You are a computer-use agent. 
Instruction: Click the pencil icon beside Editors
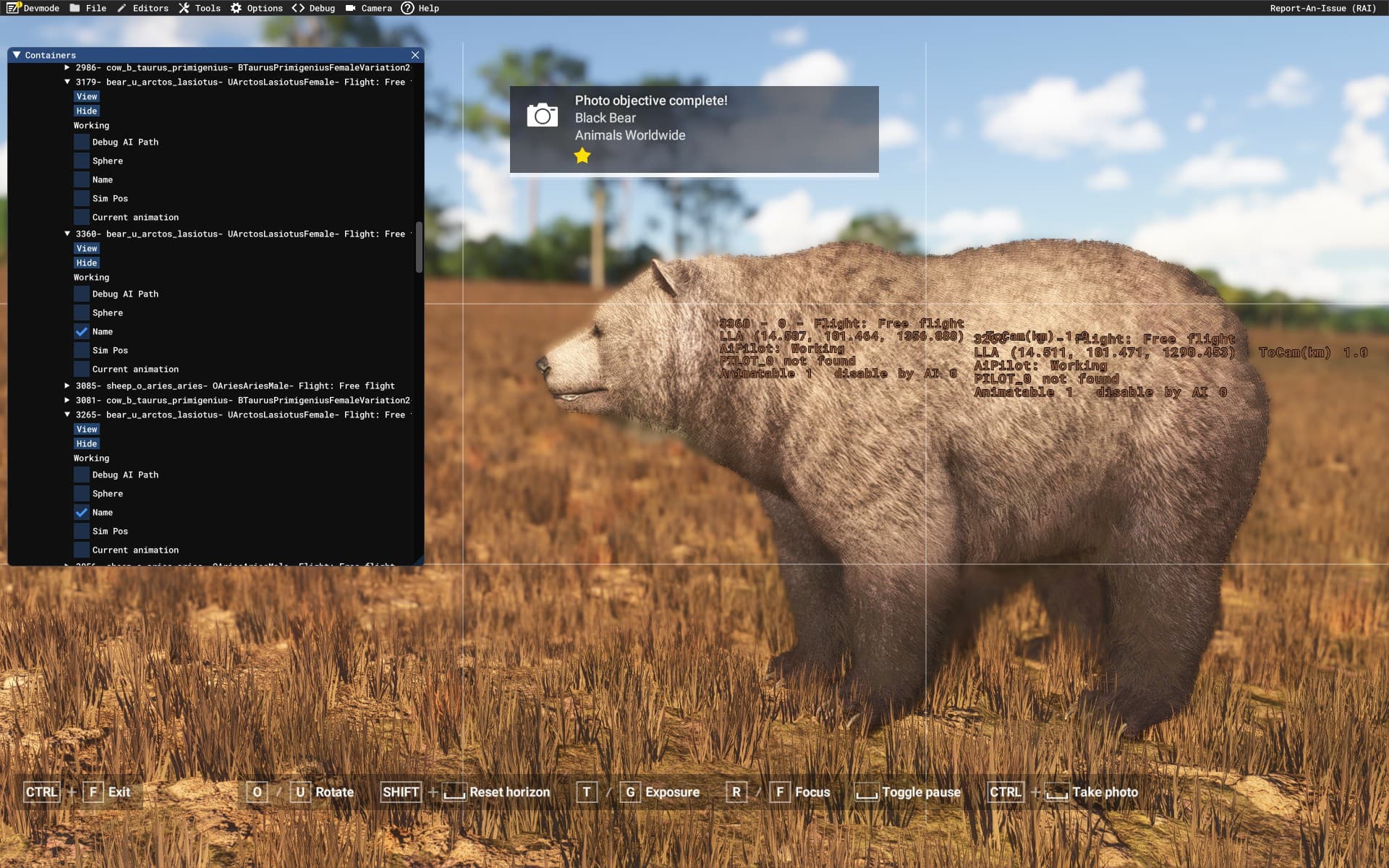click(123, 8)
